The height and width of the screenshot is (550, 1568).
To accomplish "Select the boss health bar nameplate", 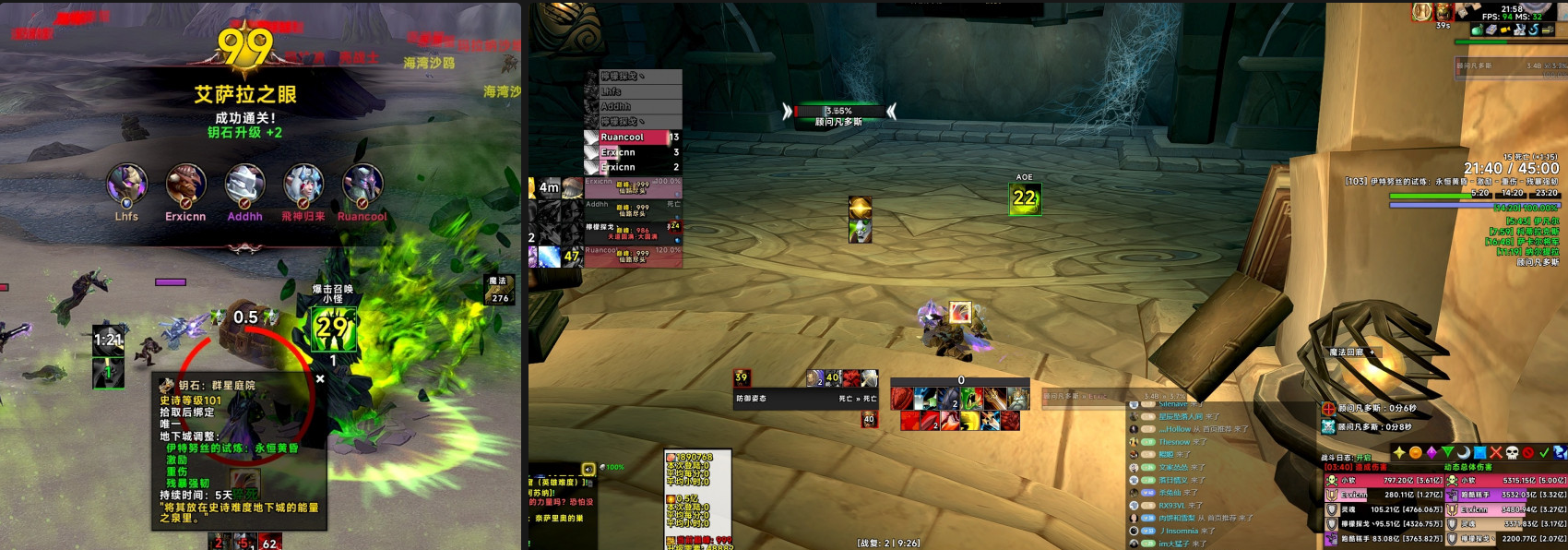I will coord(837,111).
